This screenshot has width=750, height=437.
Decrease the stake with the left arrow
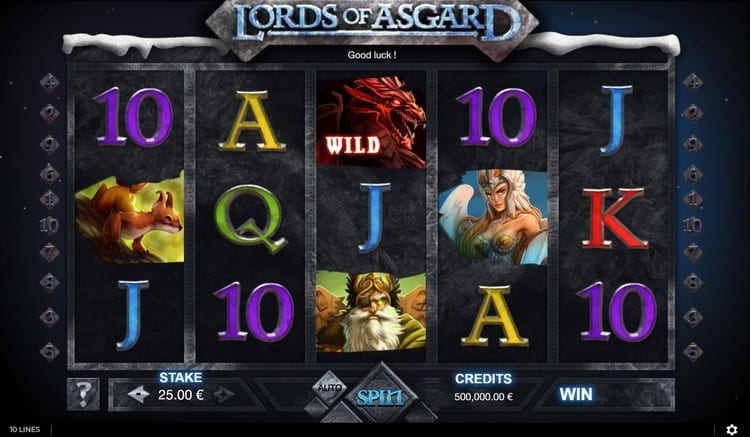pyautogui.click(x=139, y=395)
